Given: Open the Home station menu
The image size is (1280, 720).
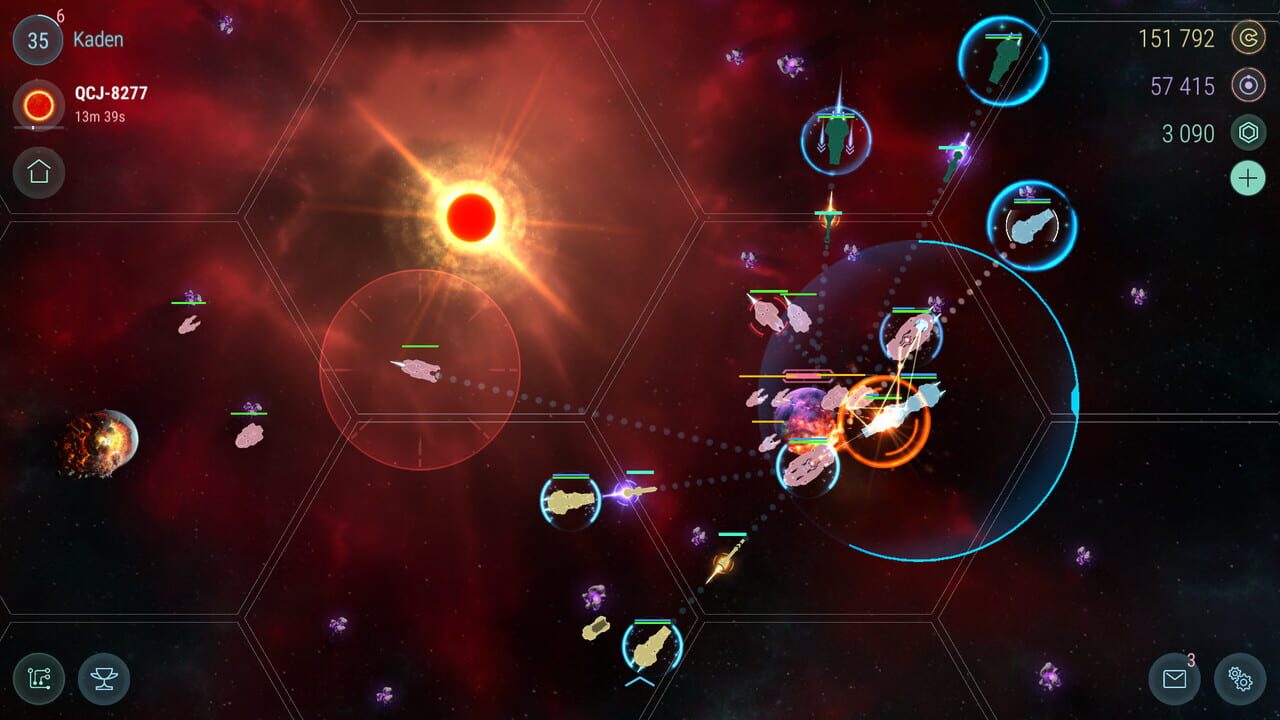Looking at the screenshot, I should coord(37,170).
